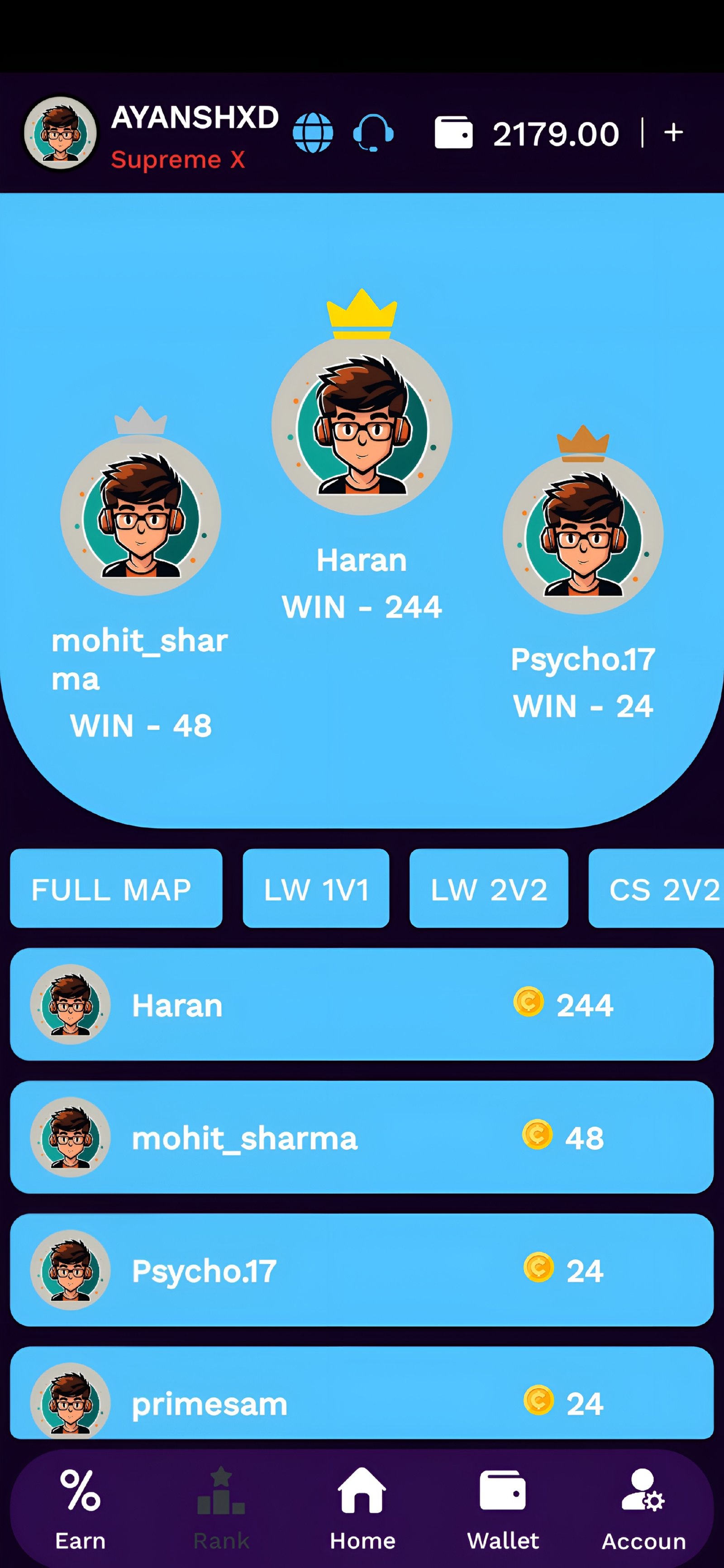Viewport: 724px width, 1568px height.
Task: Open Account settings icon
Action: click(x=642, y=1492)
